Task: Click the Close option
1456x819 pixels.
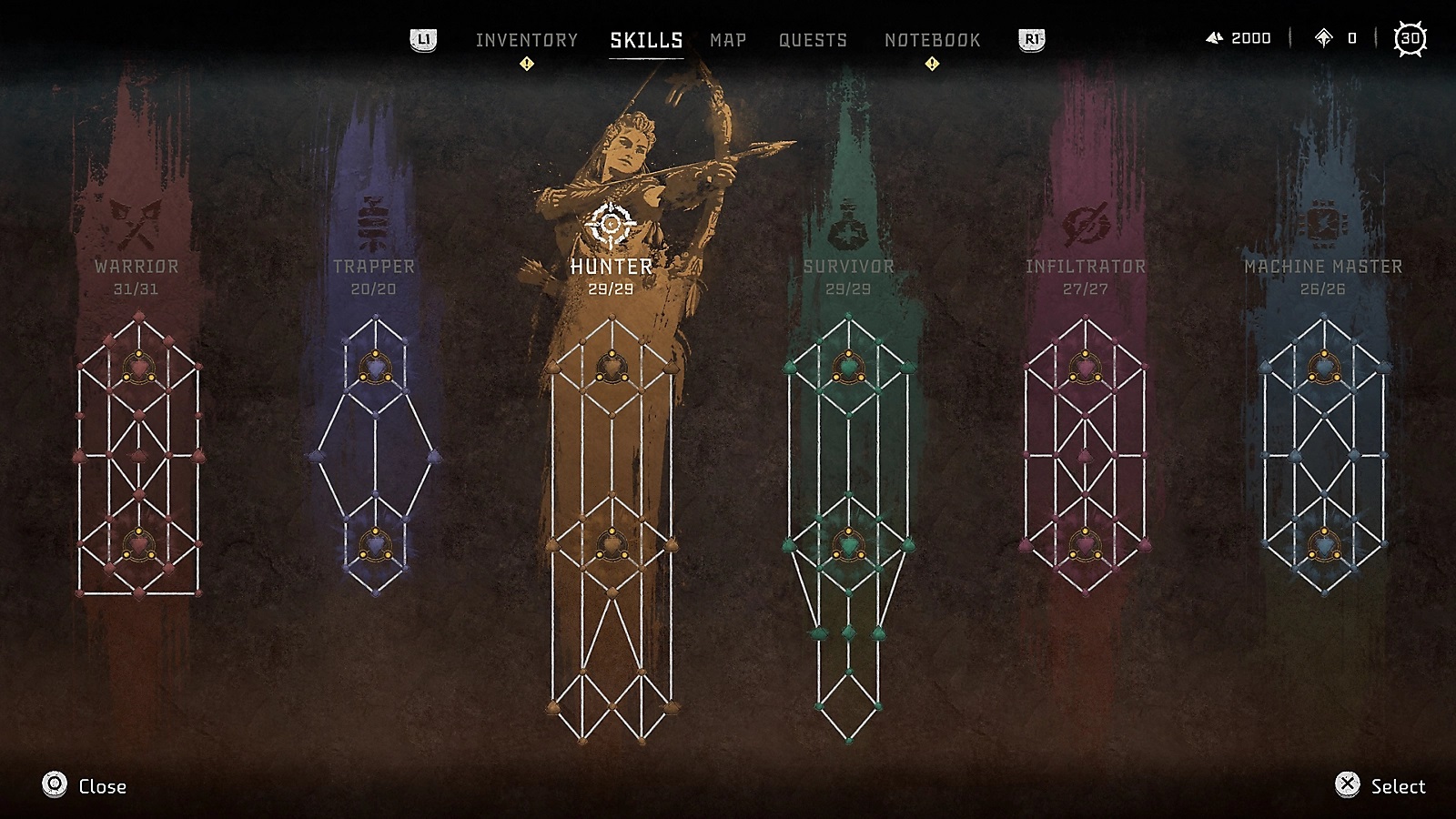Action: click(85, 786)
